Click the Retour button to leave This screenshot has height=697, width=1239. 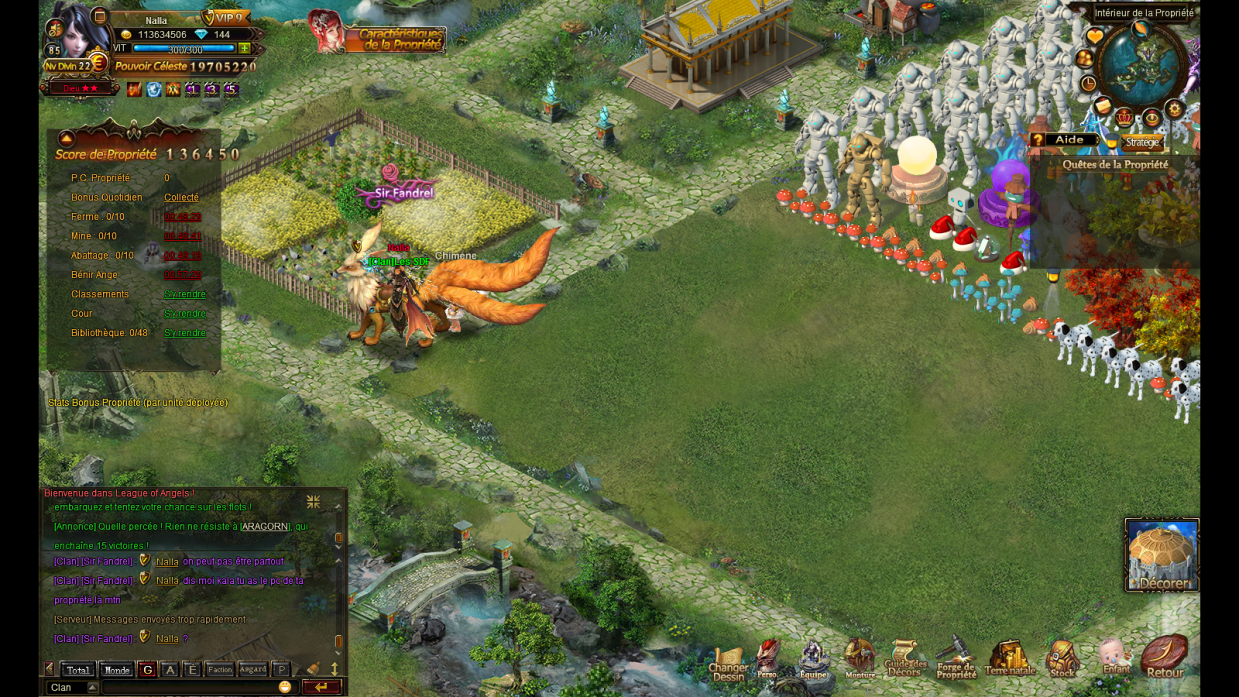click(x=1164, y=658)
